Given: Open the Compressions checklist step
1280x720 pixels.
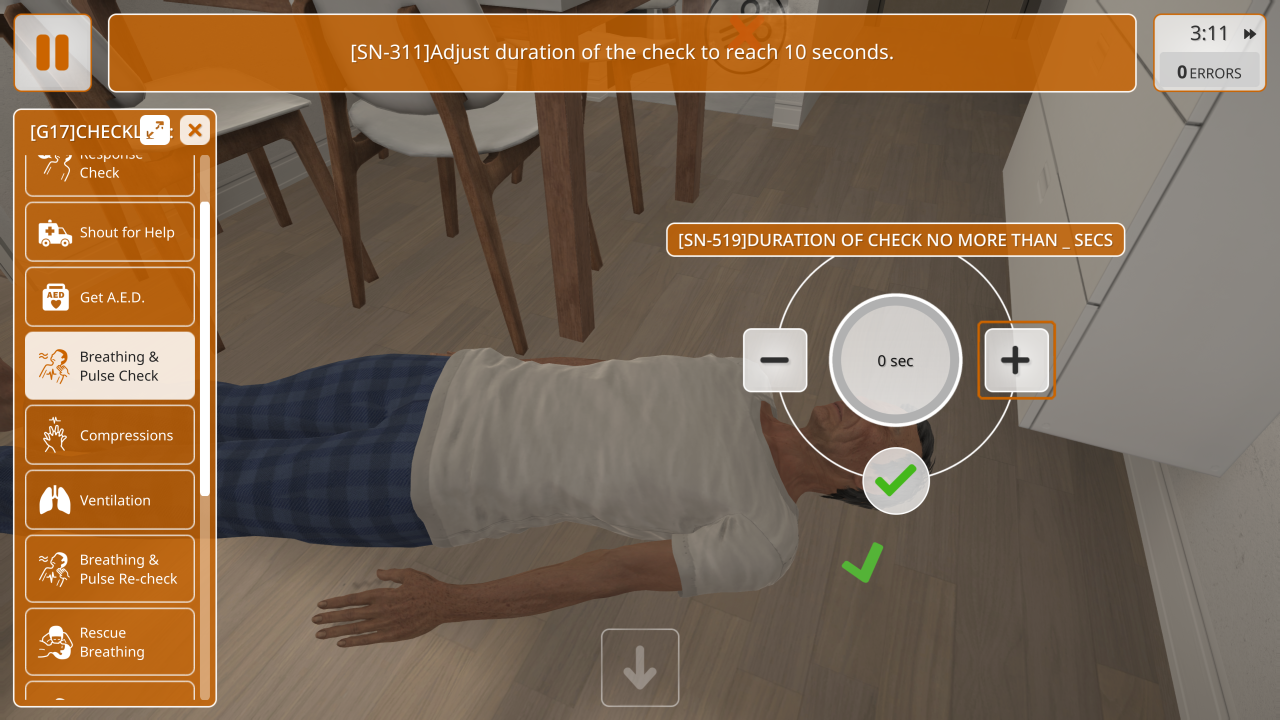Looking at the screenshot, I should coord(110,435).
